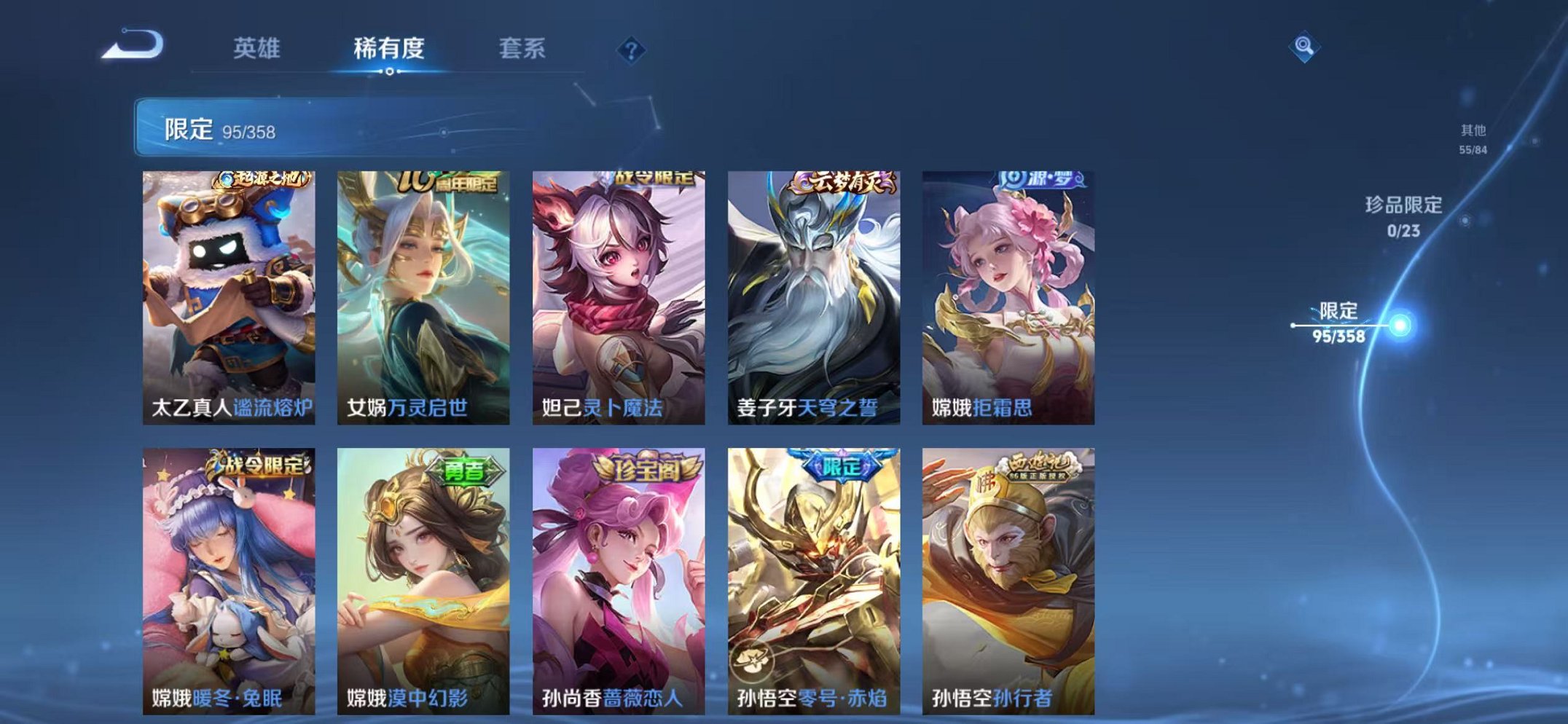The image size is (1568, 724).
Task: Select the 稀有度 tab
Action: [390, 47]
